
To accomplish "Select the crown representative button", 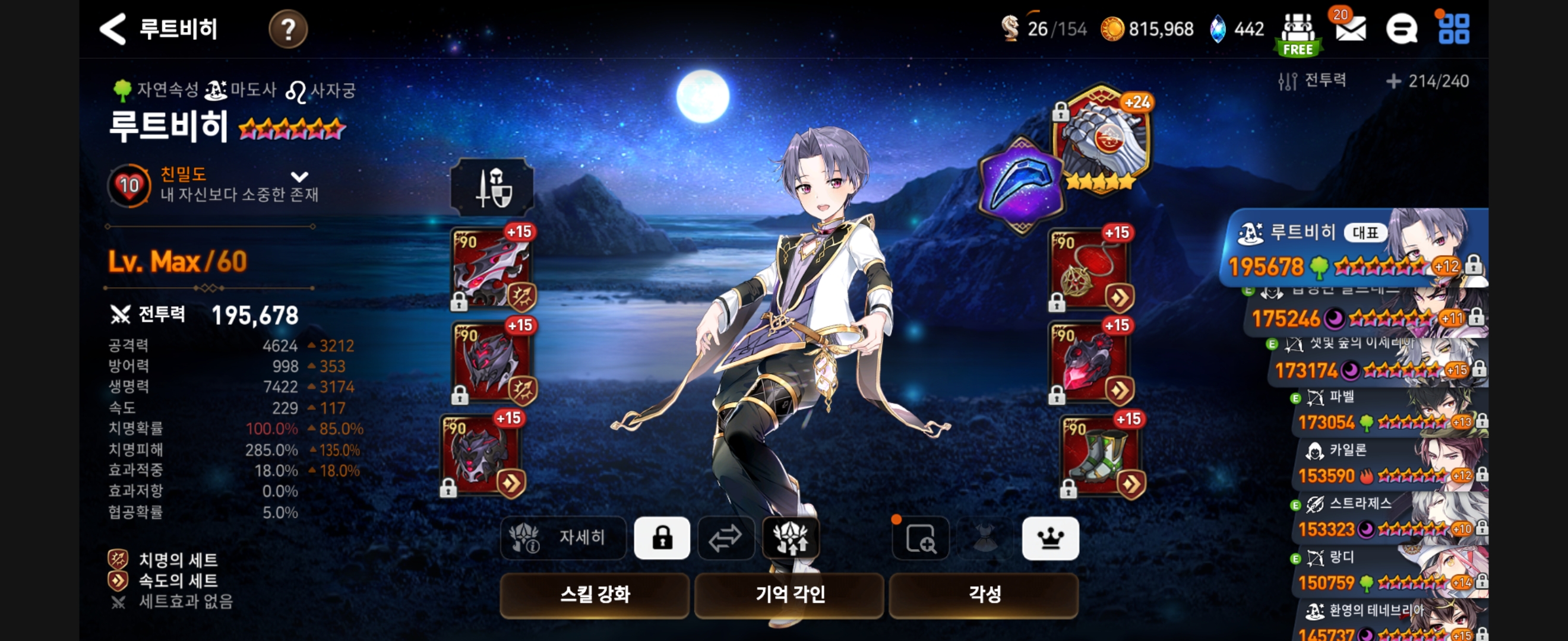I will click(1050, 538).
